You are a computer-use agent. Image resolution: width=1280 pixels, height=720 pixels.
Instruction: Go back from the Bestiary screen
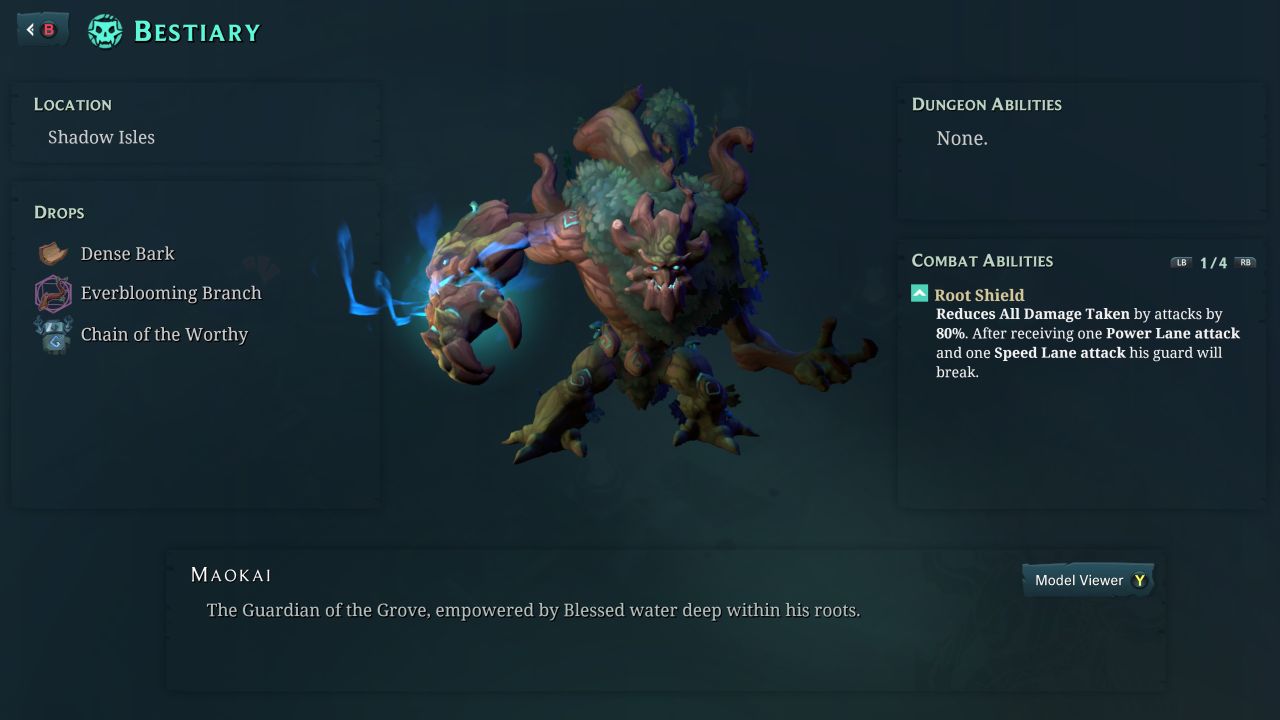[x=42, y=30]
